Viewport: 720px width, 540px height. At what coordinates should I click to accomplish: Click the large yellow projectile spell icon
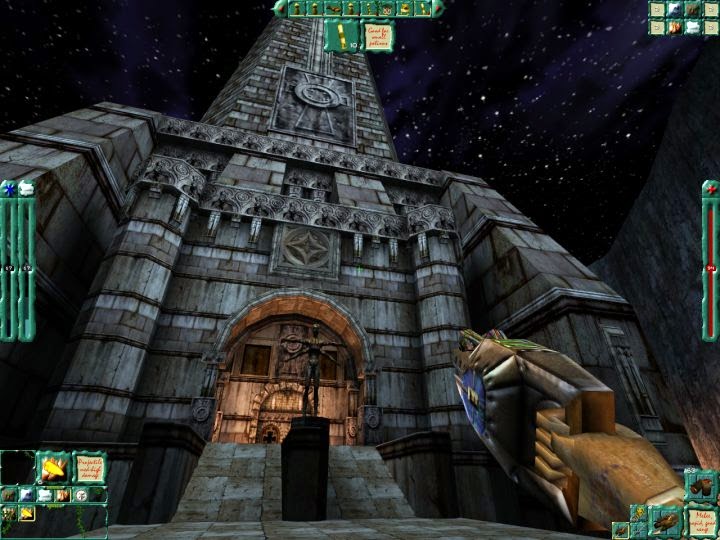pos(53,468)
